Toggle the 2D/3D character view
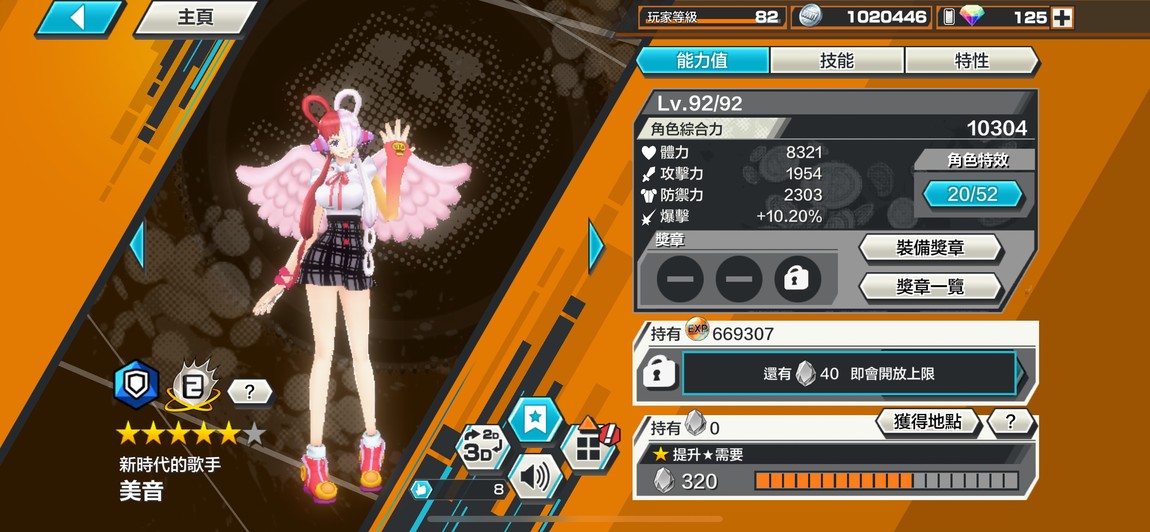This screenshot has height=532, width=1150. pos(482,446)
